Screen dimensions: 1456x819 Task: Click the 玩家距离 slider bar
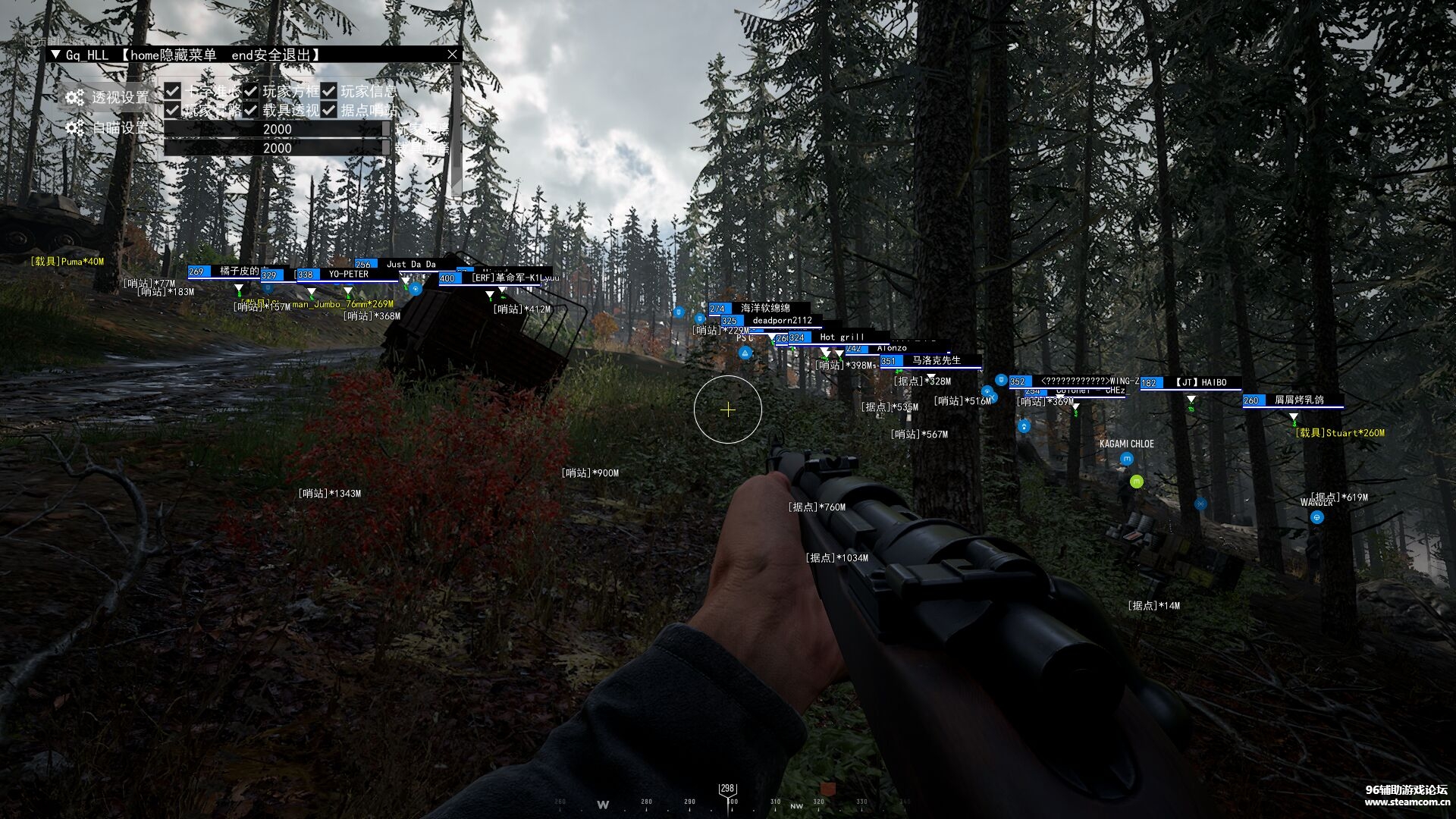click(x=277, y=129)
